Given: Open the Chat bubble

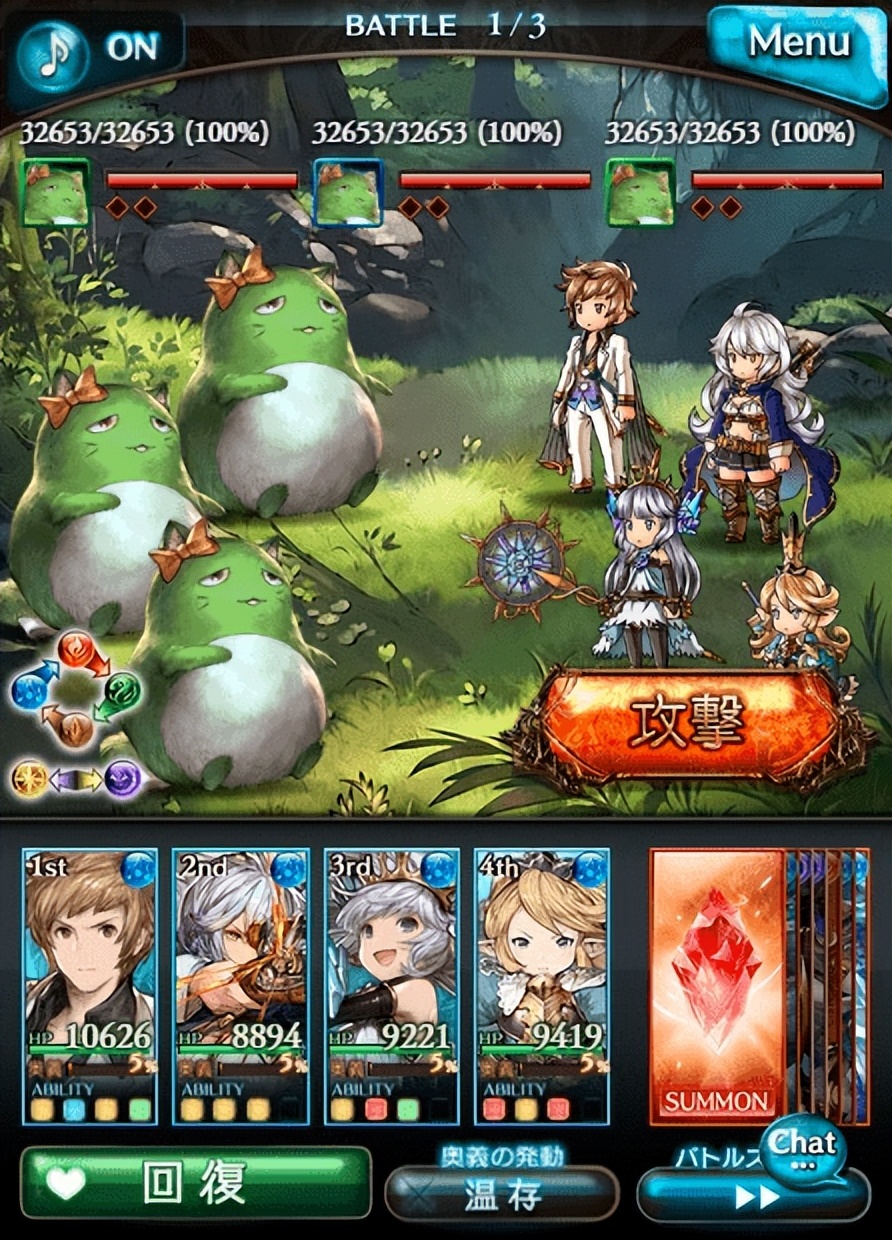Looking at the screenshot, I should coord(800,1147).
